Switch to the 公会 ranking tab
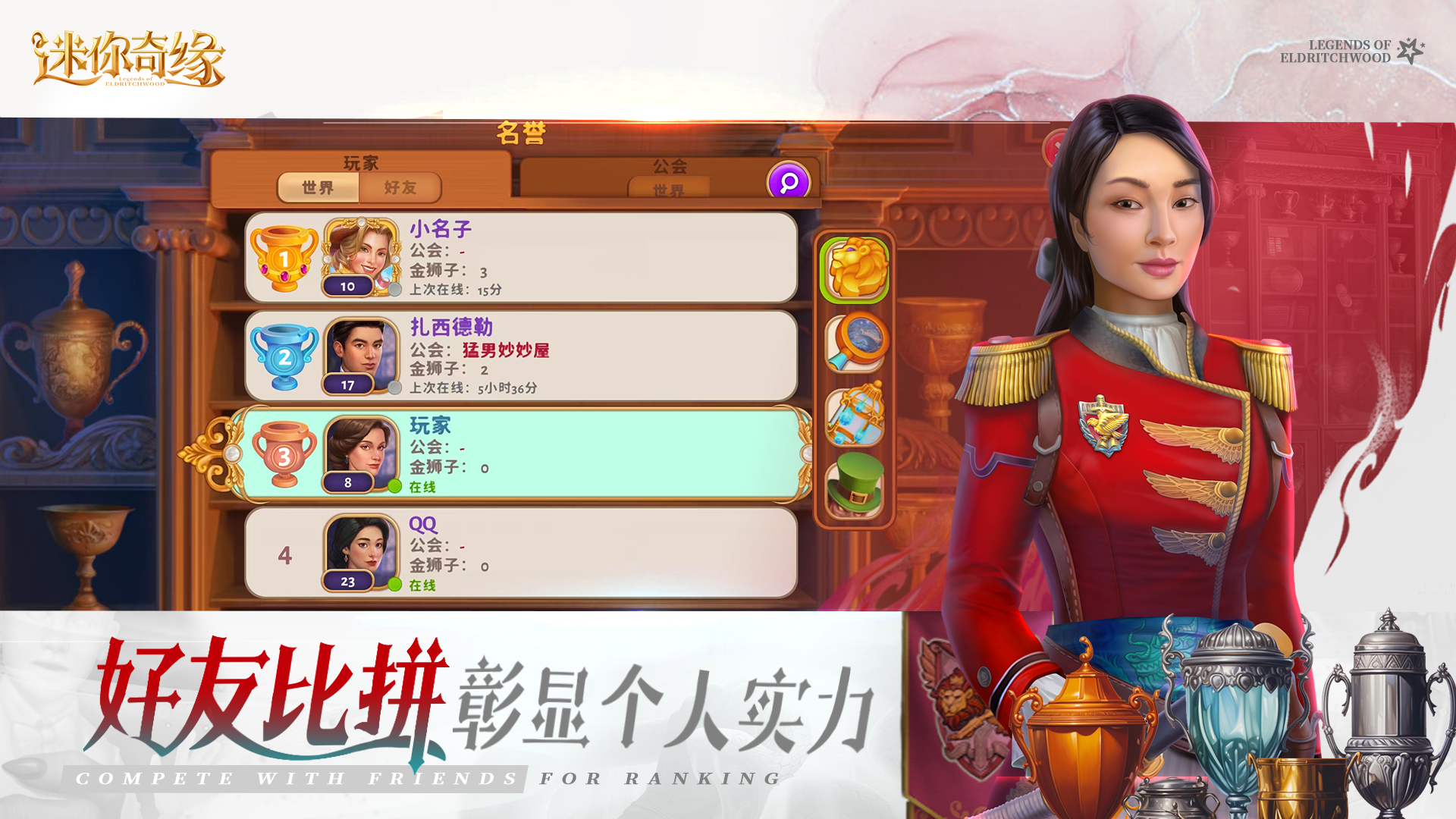Screen dimensions: 1456x819 click(x=670, y=164)
